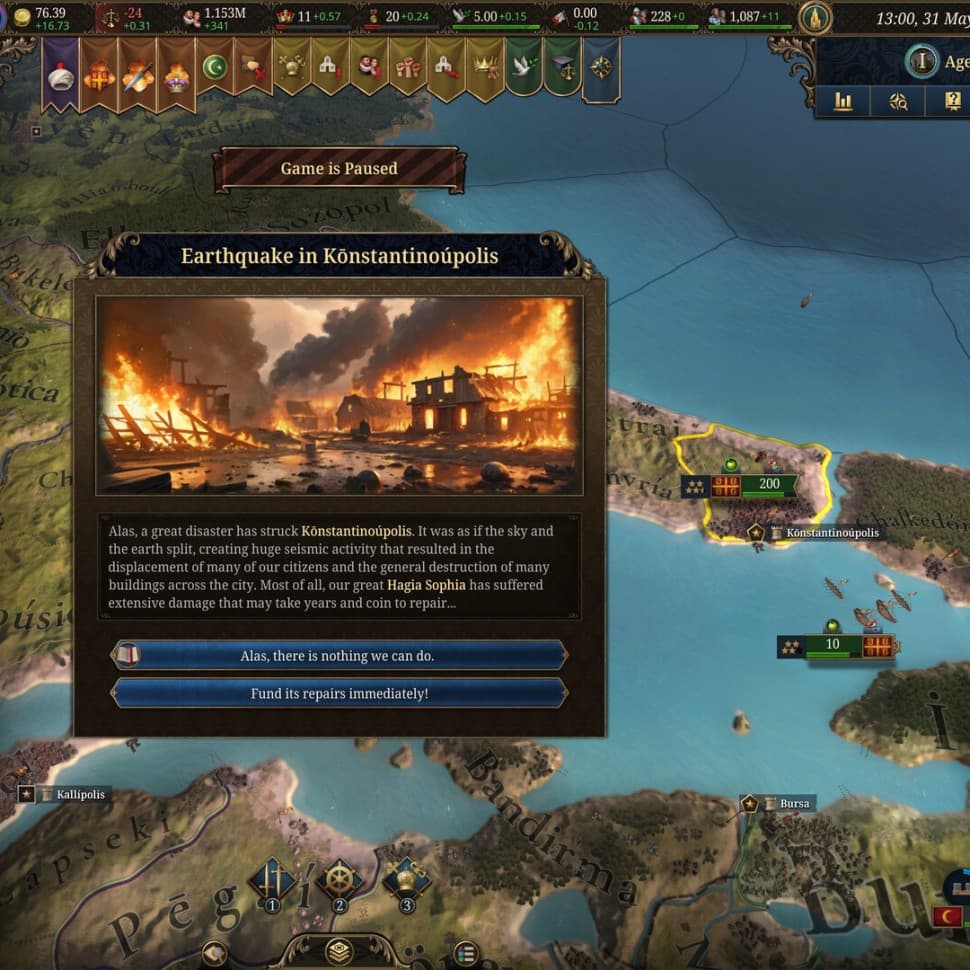
Task: Open the white dove banner
Action: [x=523, y=67]
